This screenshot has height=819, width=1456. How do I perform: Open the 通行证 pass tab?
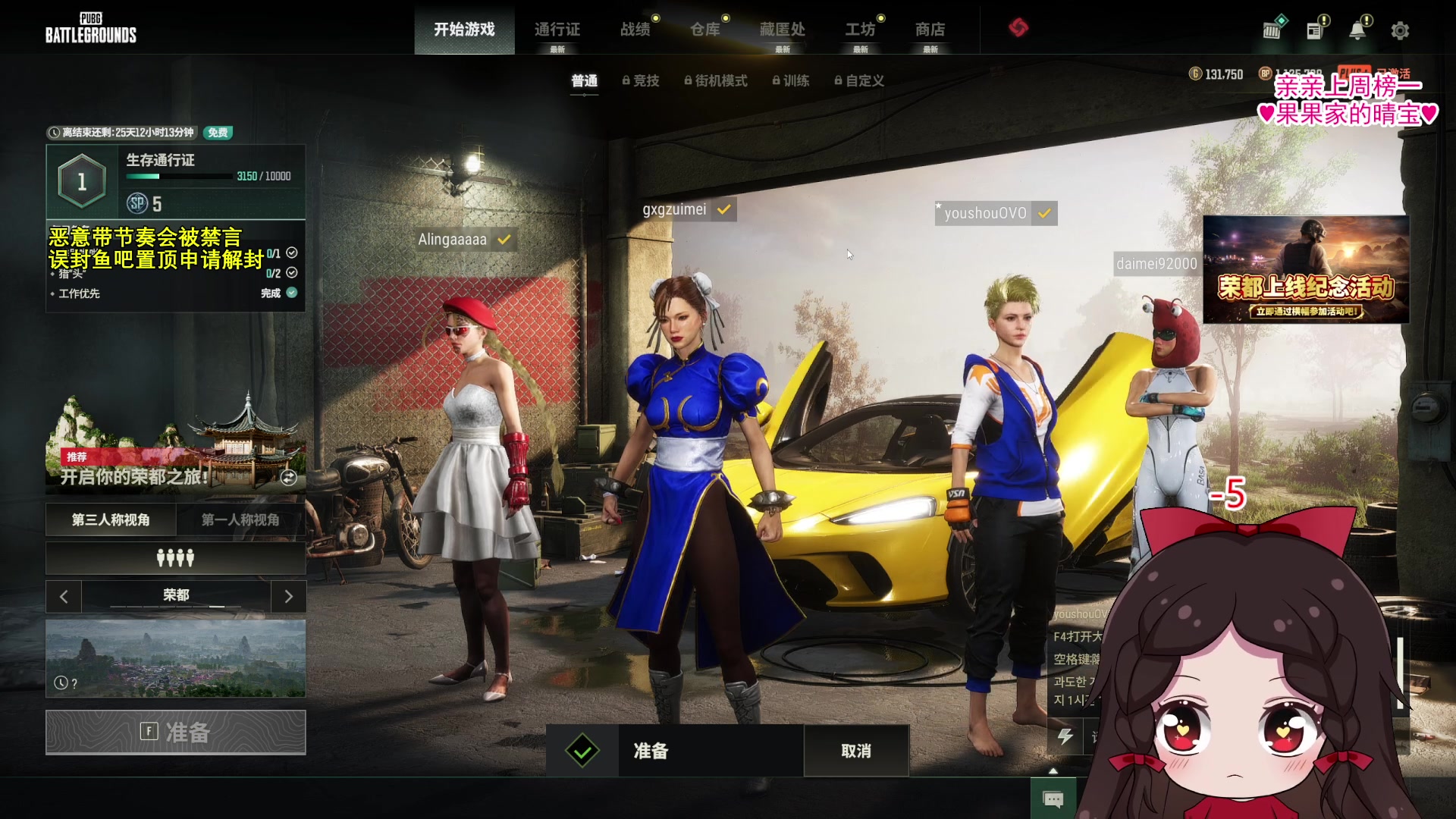(557, 30)
